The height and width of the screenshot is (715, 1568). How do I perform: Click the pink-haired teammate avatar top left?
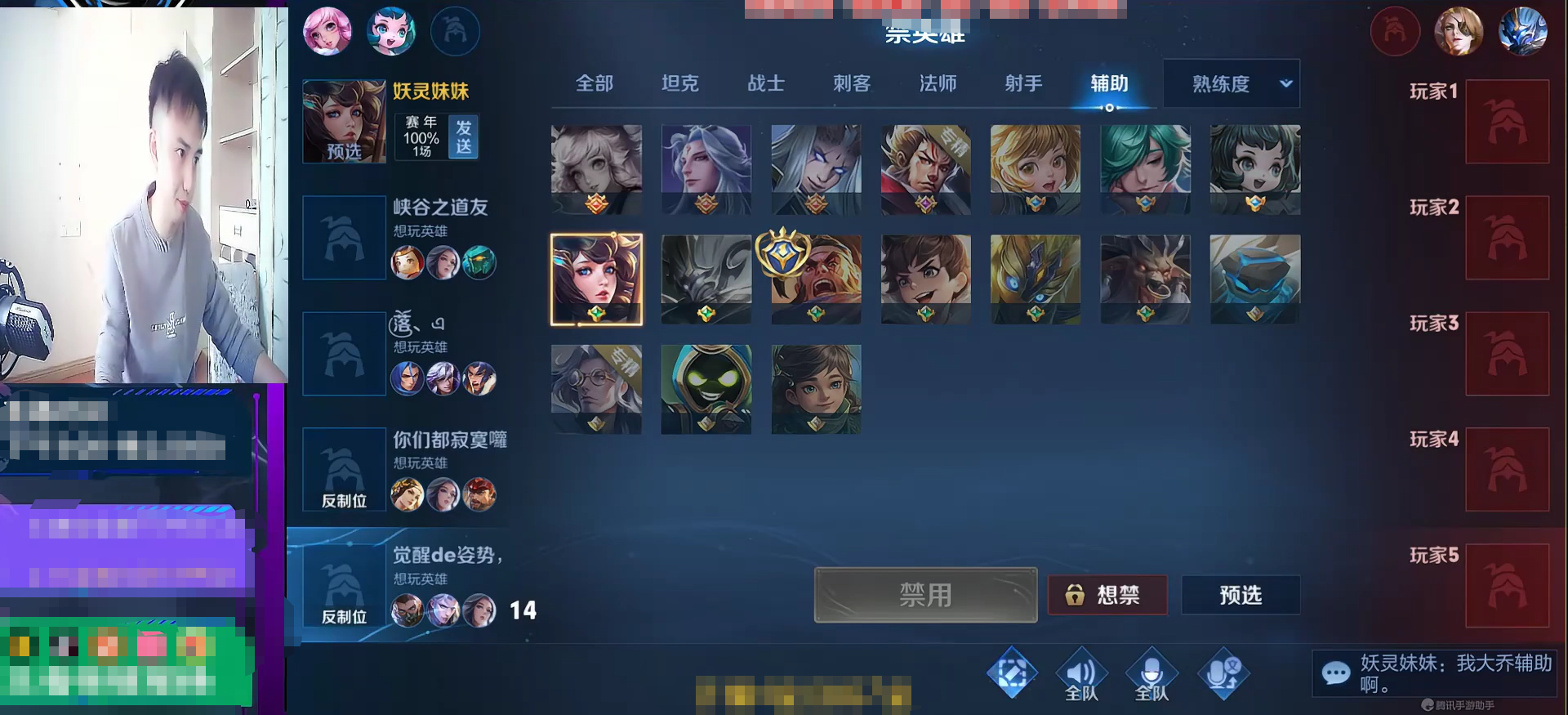tap(327, 31)
